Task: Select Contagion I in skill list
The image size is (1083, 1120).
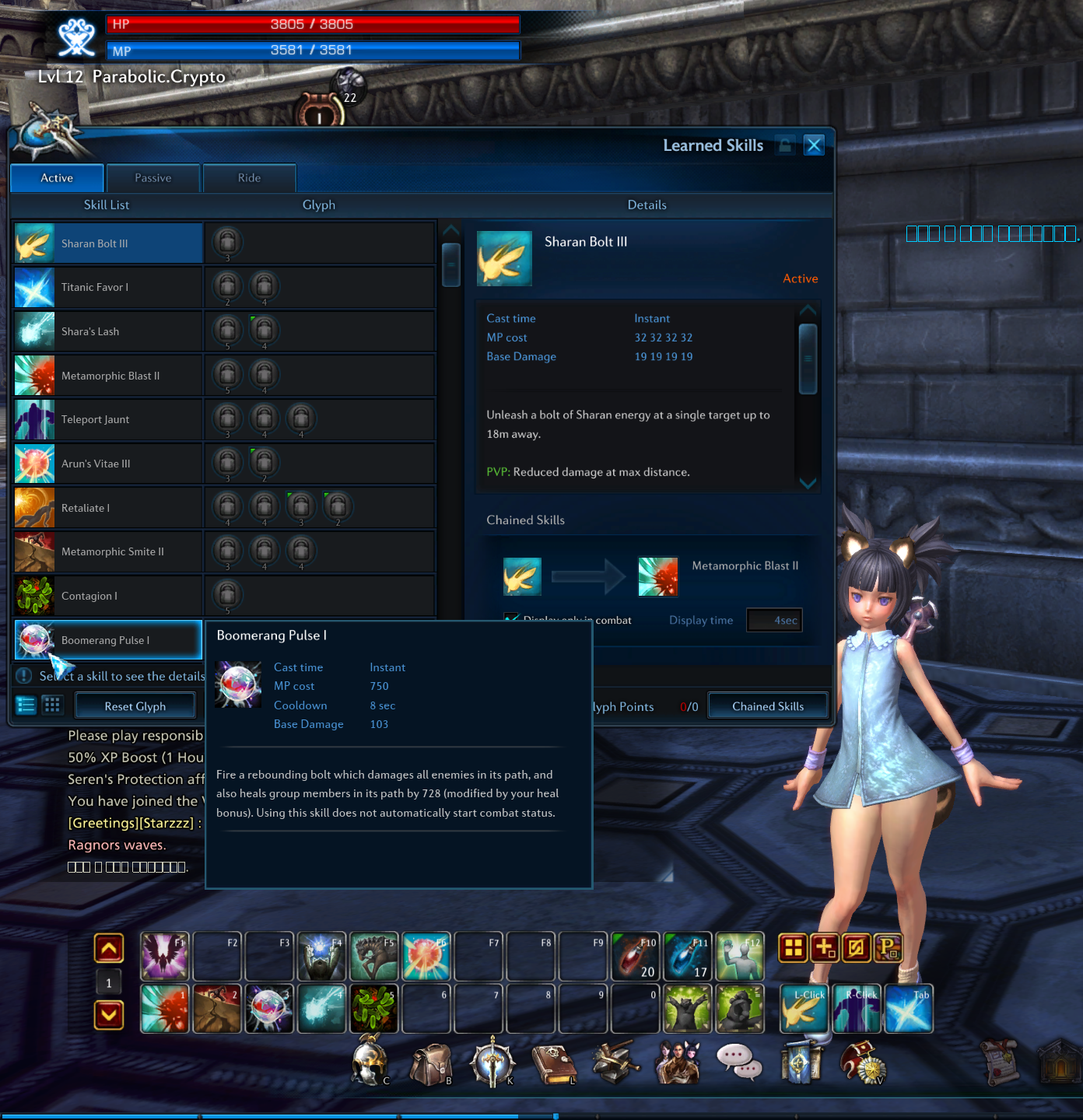Action: pos(108,596)
